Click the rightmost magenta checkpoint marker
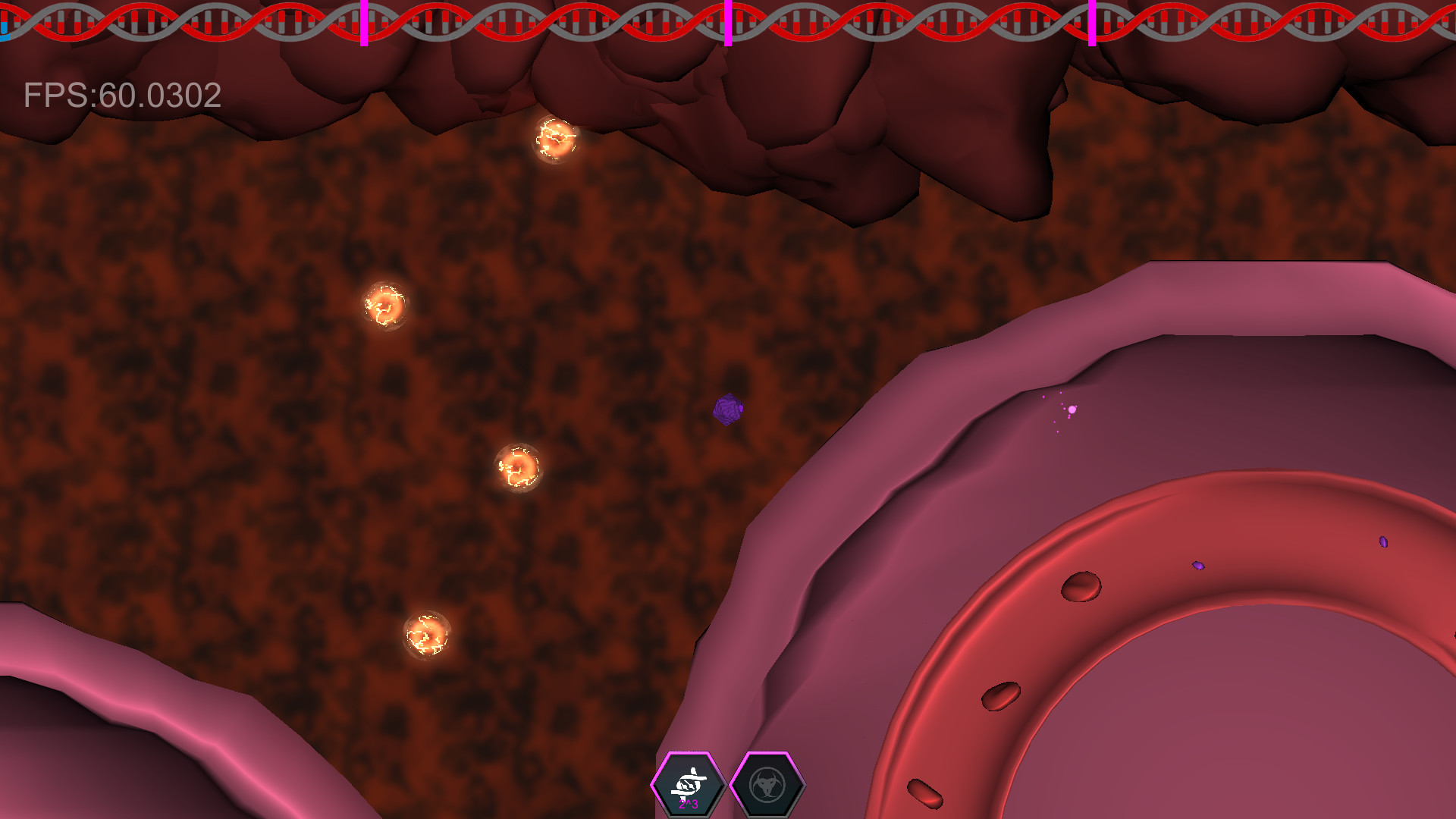The width and height of the screenshot is (1456, 819). 1092,23
